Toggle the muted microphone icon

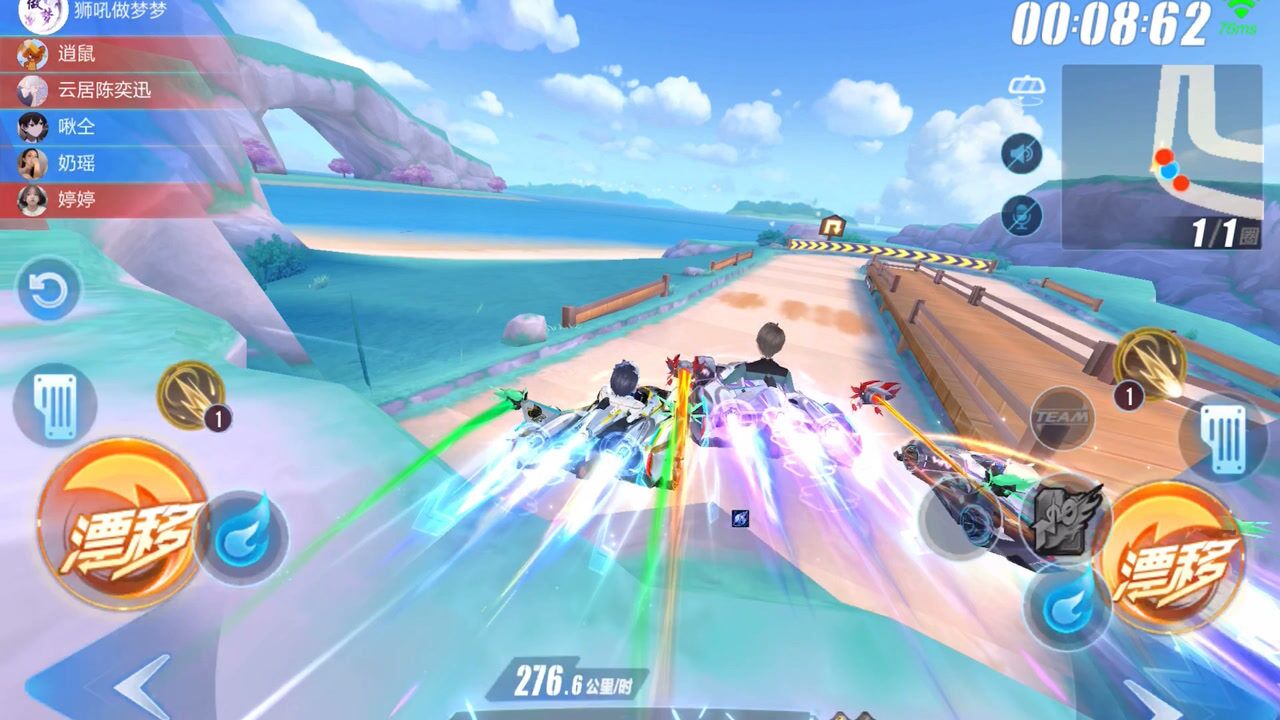1021,215
